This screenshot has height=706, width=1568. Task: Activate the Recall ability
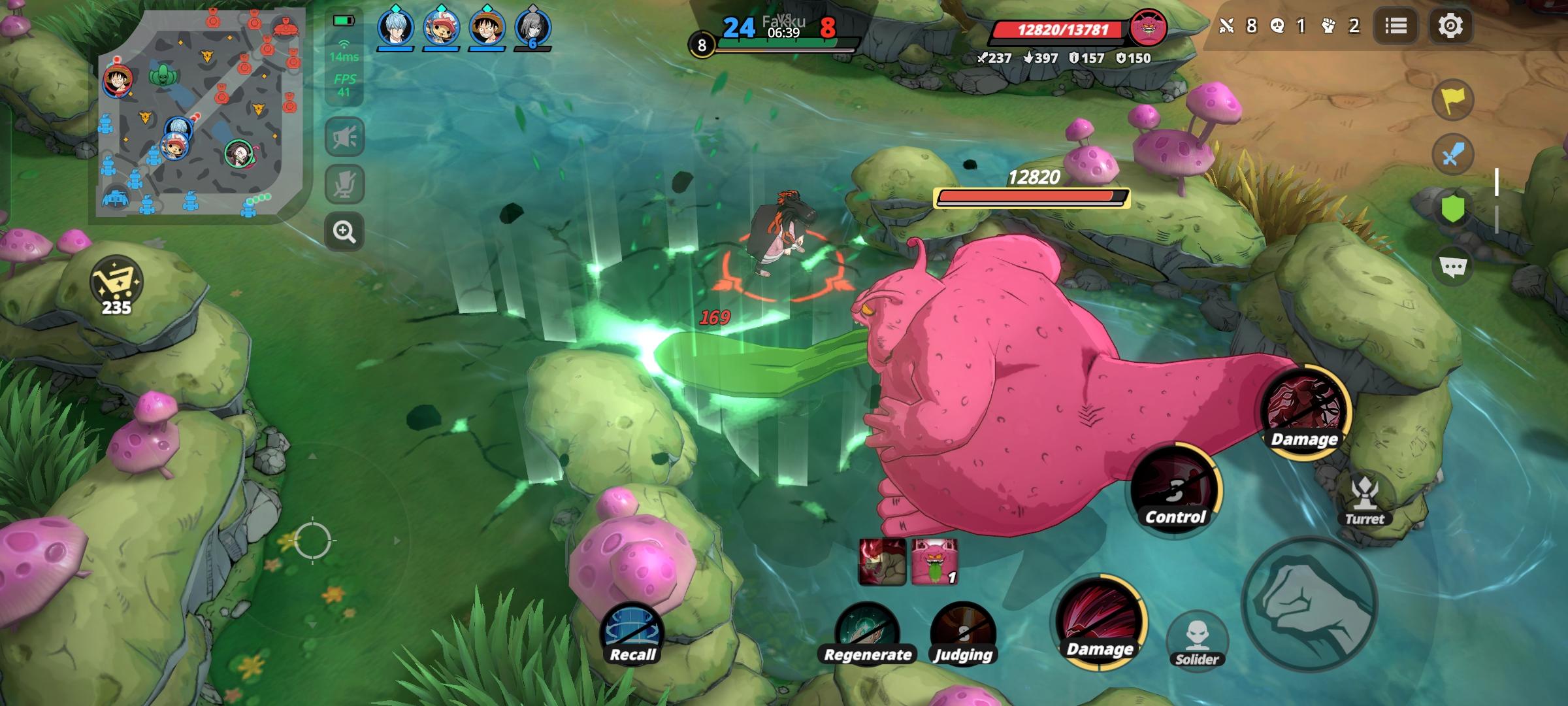[632, 634]
